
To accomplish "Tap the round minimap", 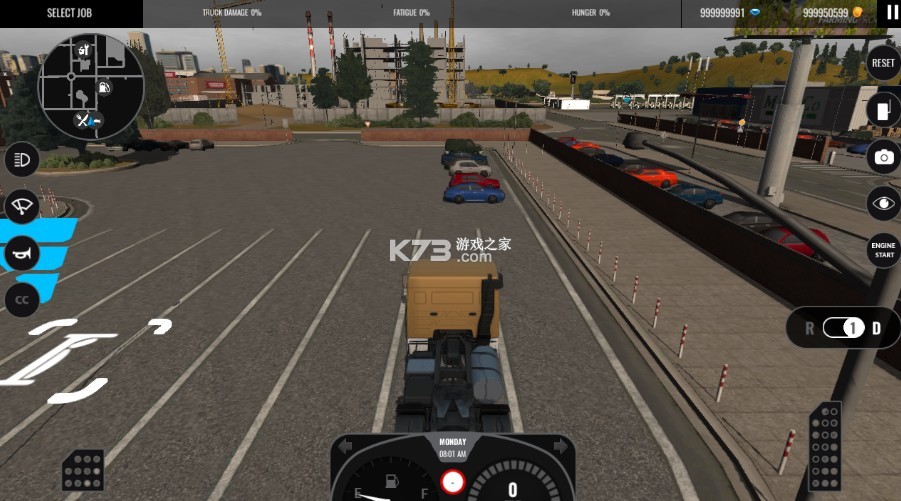I will (91, 87).
